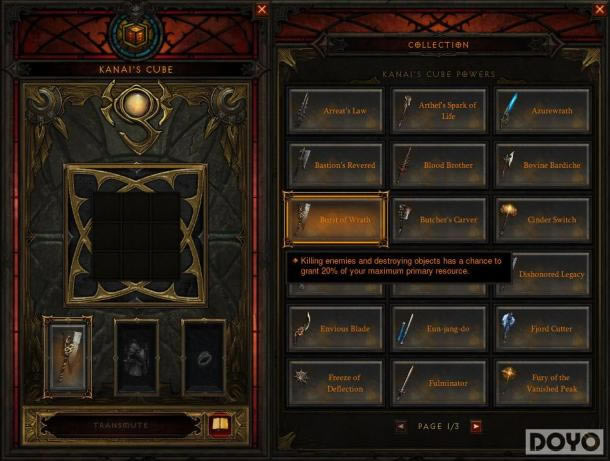Go to the previous collection page
610x461 pixels.
(401, 426)
